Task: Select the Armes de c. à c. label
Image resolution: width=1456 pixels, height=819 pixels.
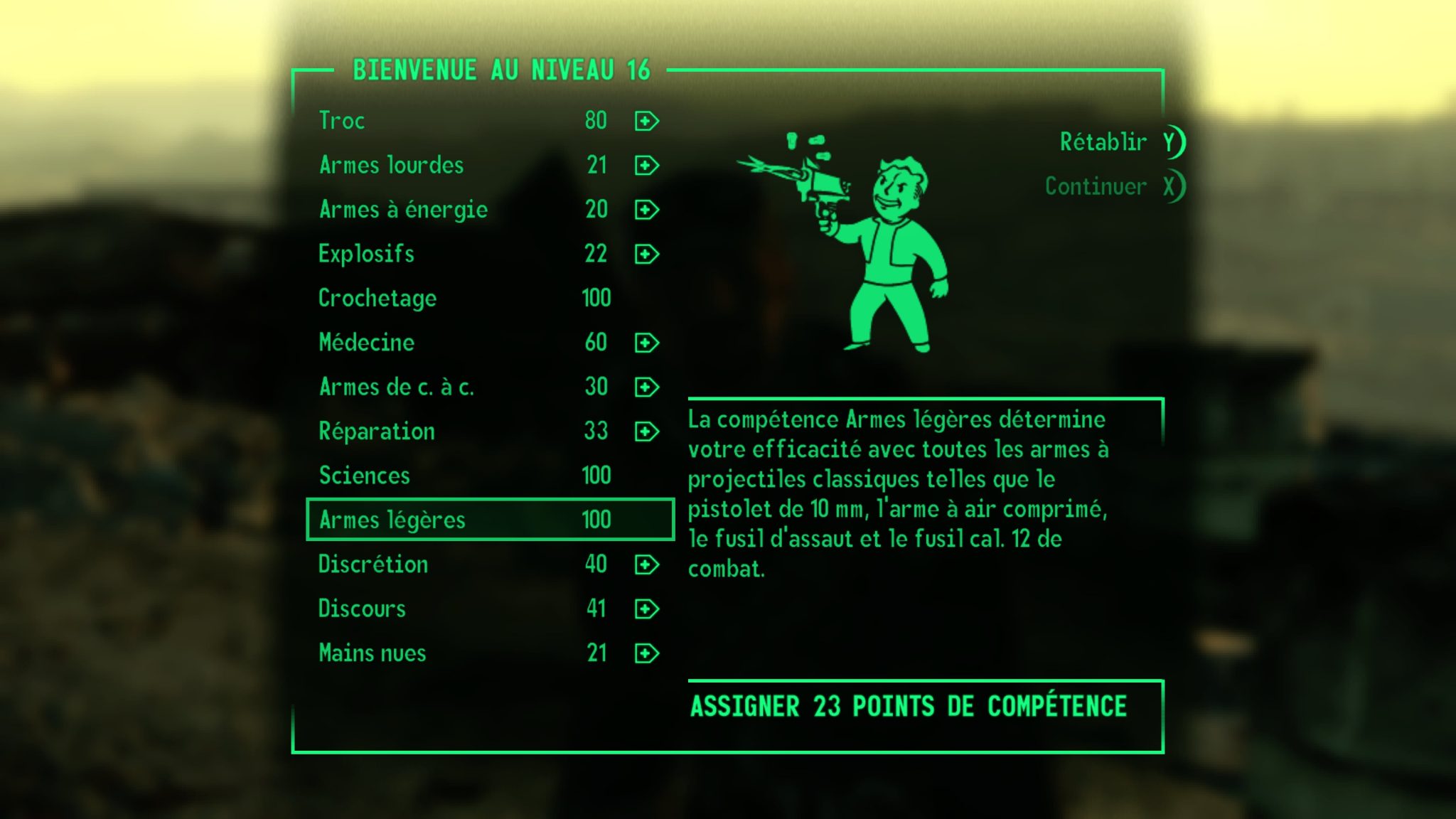Action: click(398, 387)
